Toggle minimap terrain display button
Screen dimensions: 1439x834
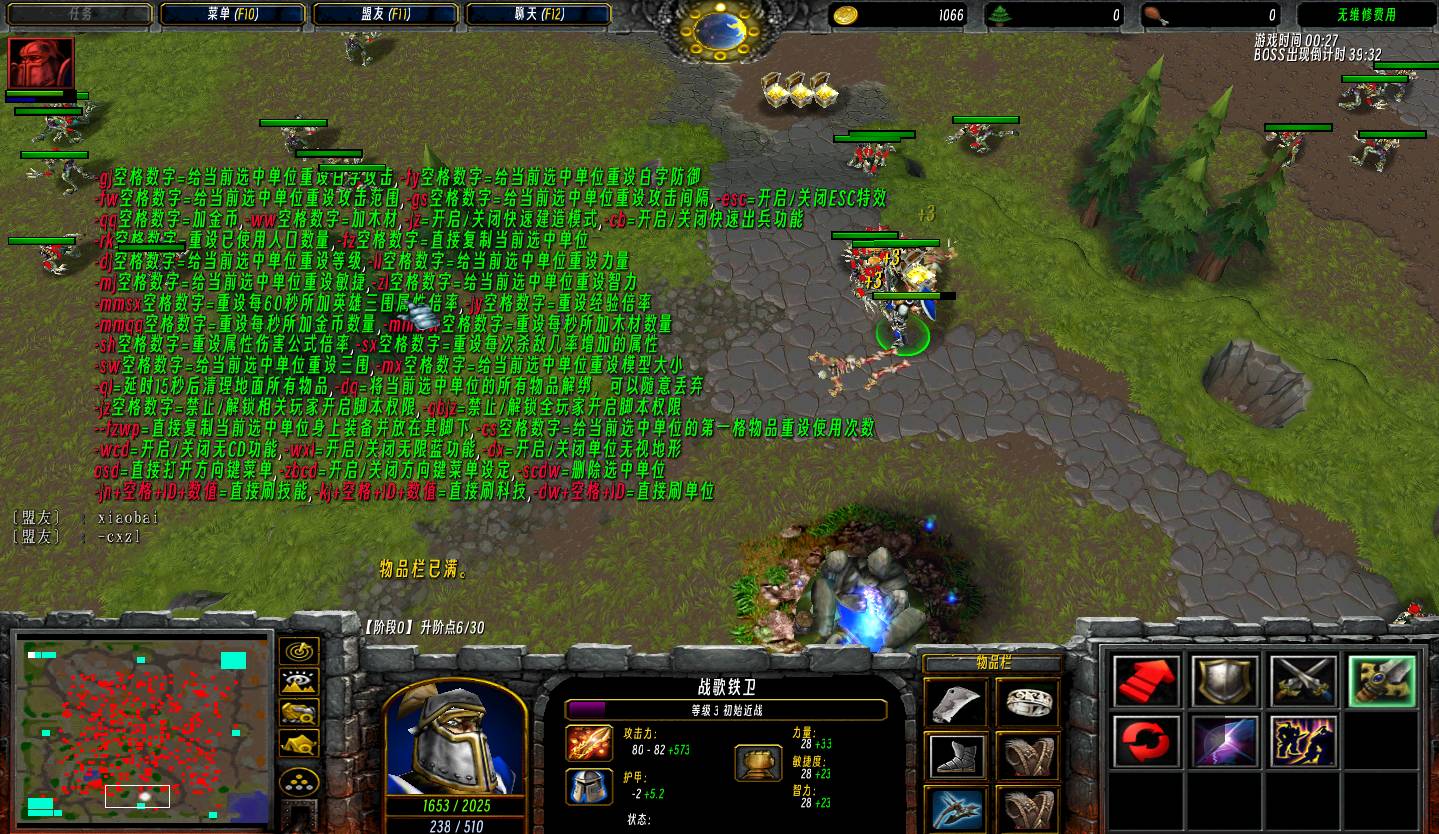(x=299, y=682)
